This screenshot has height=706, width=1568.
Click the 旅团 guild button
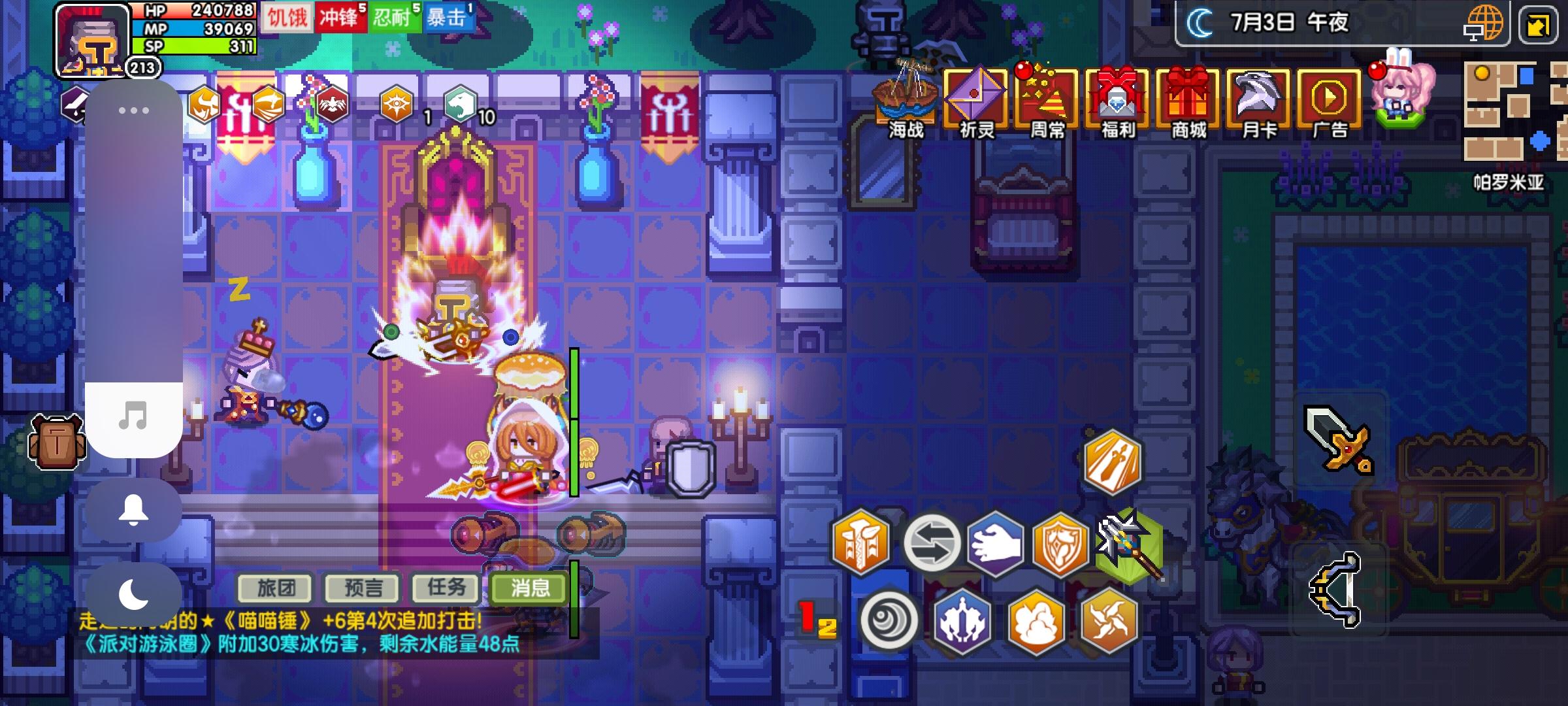[275, 588]
